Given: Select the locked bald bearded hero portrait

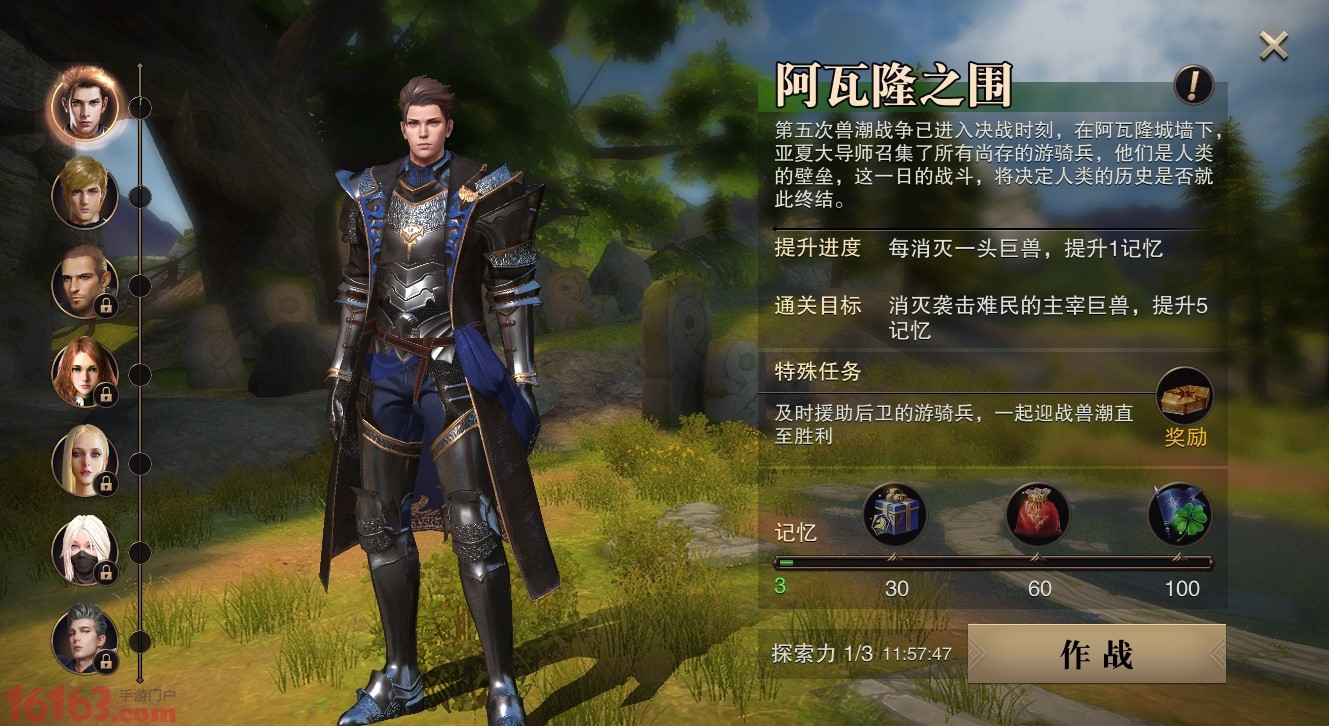Looking at the screenshot, I should [84, 282].
